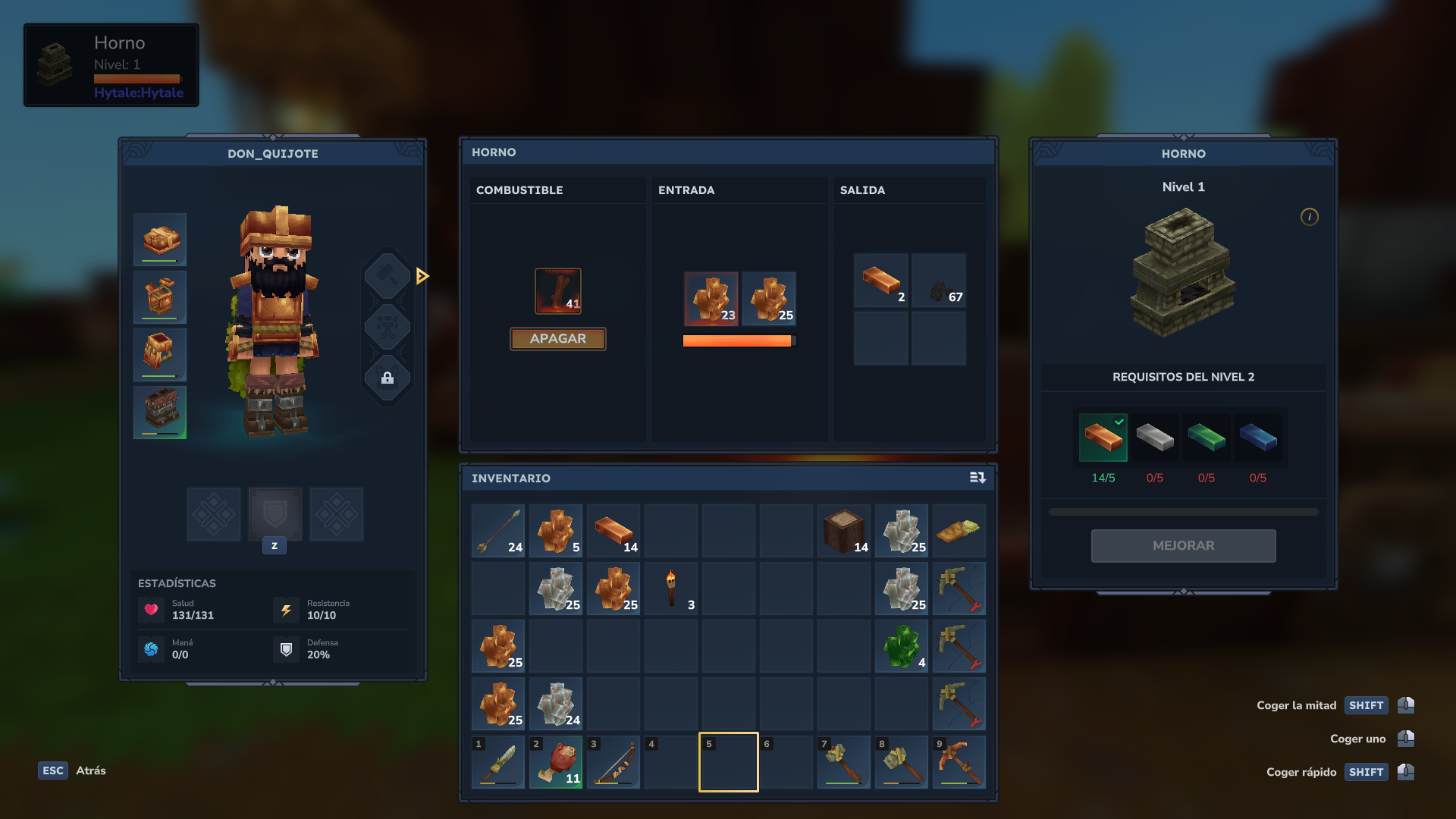Select the input ore stack of 23
This screenshot has width=1456, height=819.
(x=711, y=299)
